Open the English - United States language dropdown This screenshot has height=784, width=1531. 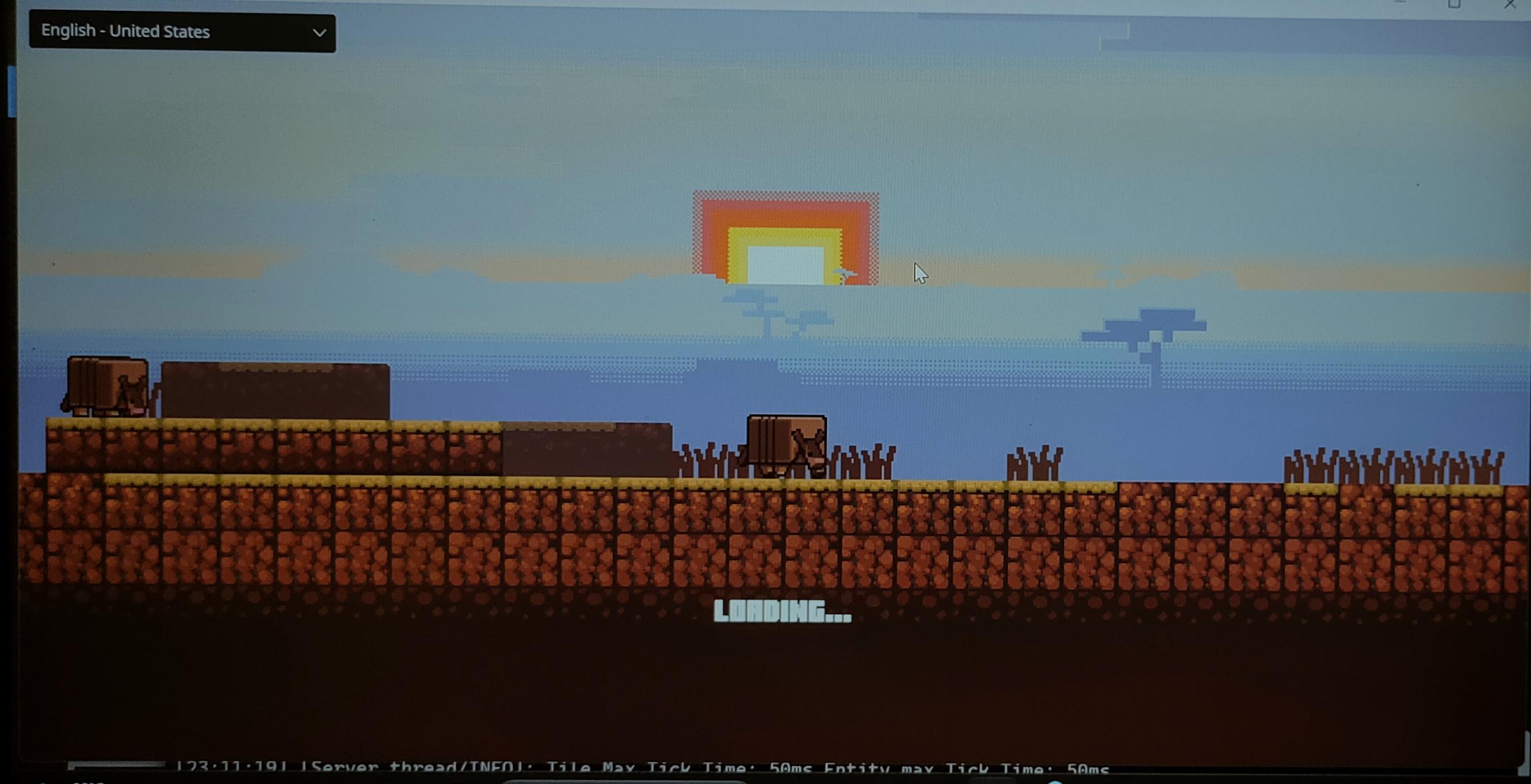pos(178,33)
